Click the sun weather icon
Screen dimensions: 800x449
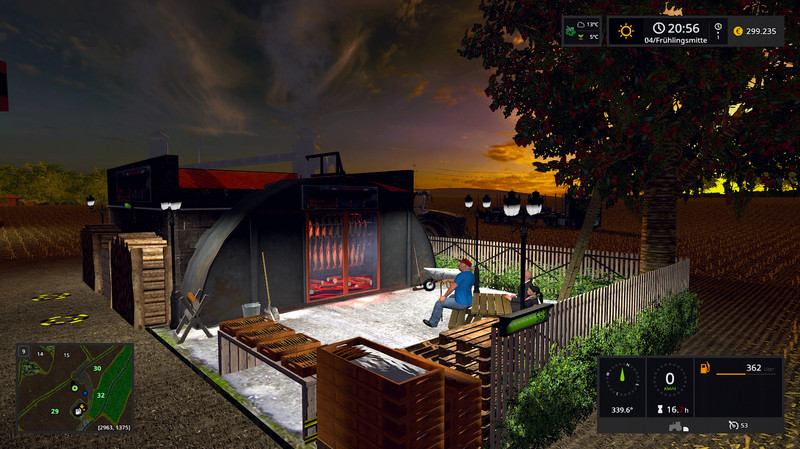(626, 30)
